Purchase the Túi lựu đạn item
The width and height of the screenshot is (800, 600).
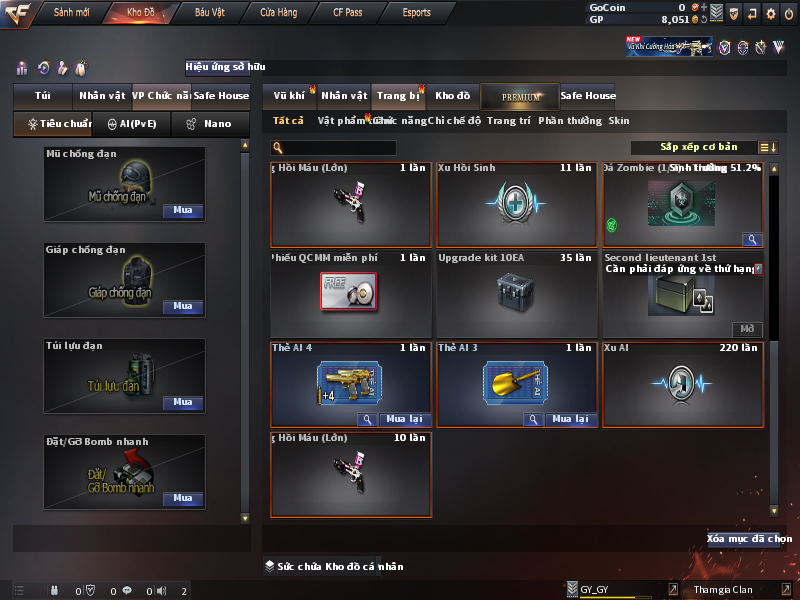(x=182, y=403)
